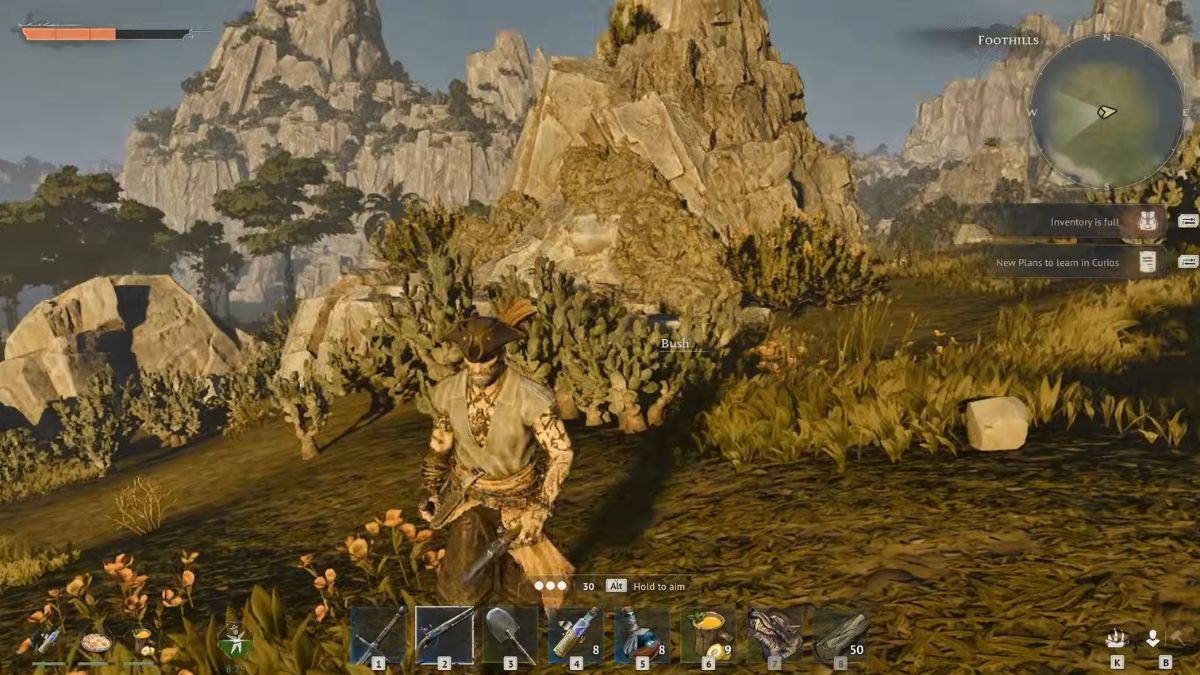Open the circular minimap

[1107, 112]
